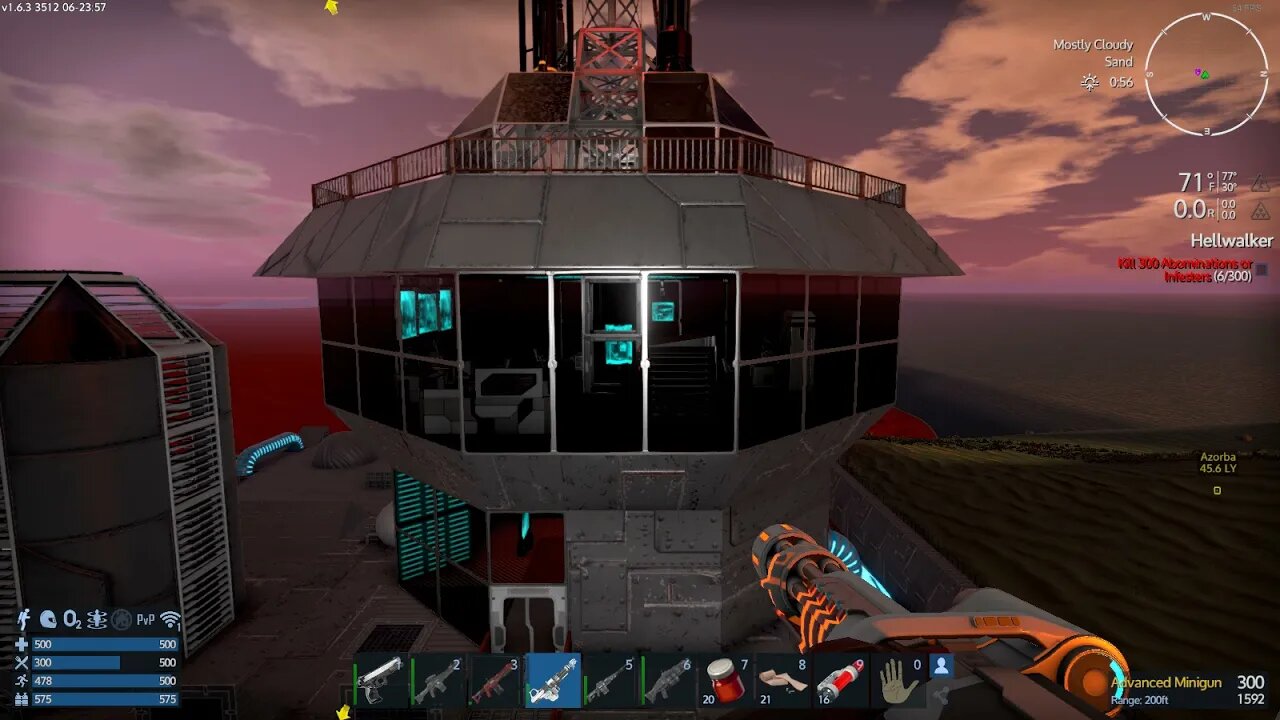The image size is (1280, 720).
Task: Switch to the empty hand slot
Action: pyautogui.click(x=898, y=681)
